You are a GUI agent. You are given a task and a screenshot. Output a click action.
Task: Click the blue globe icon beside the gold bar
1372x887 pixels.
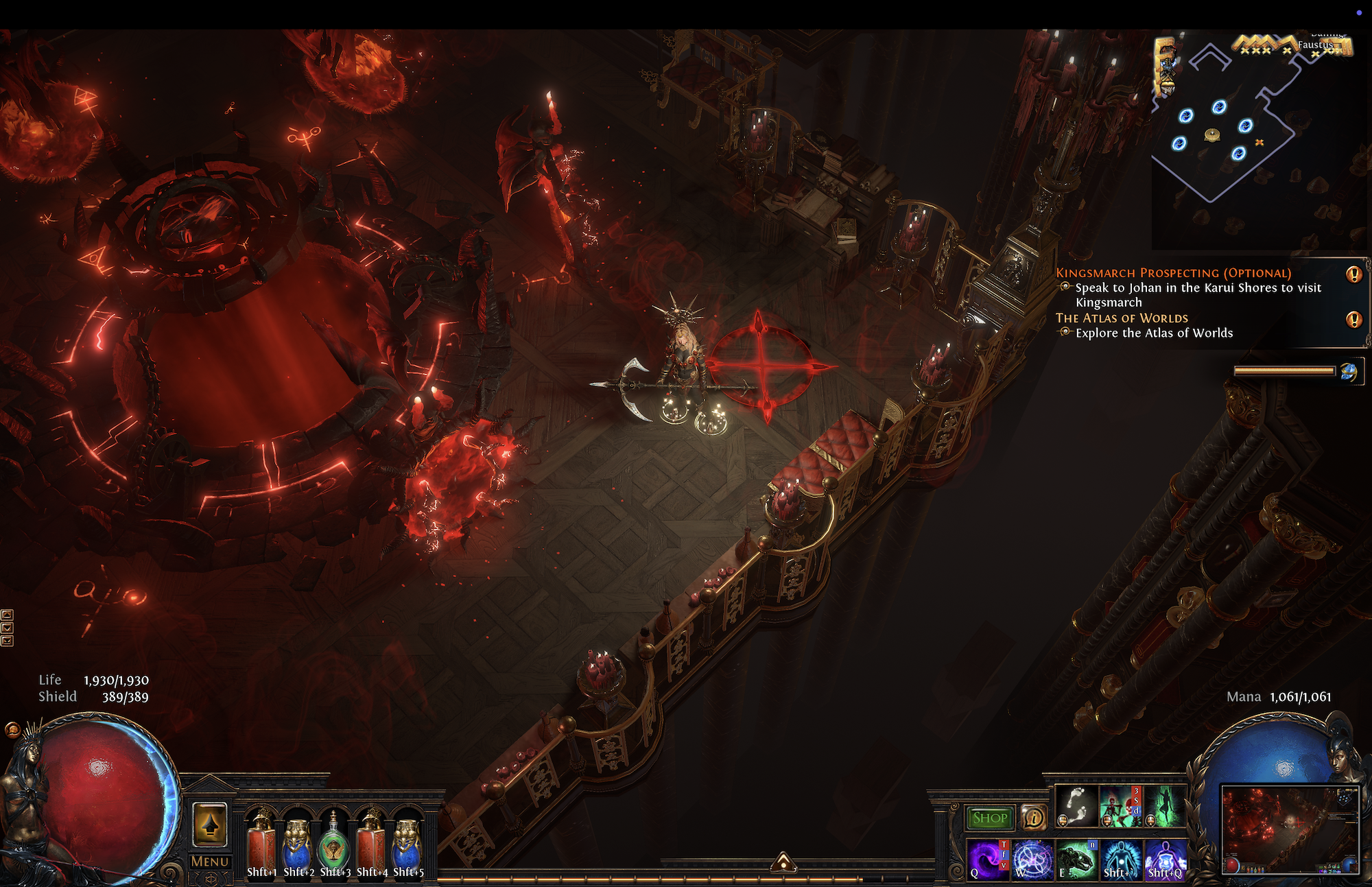coord(1349,372)
